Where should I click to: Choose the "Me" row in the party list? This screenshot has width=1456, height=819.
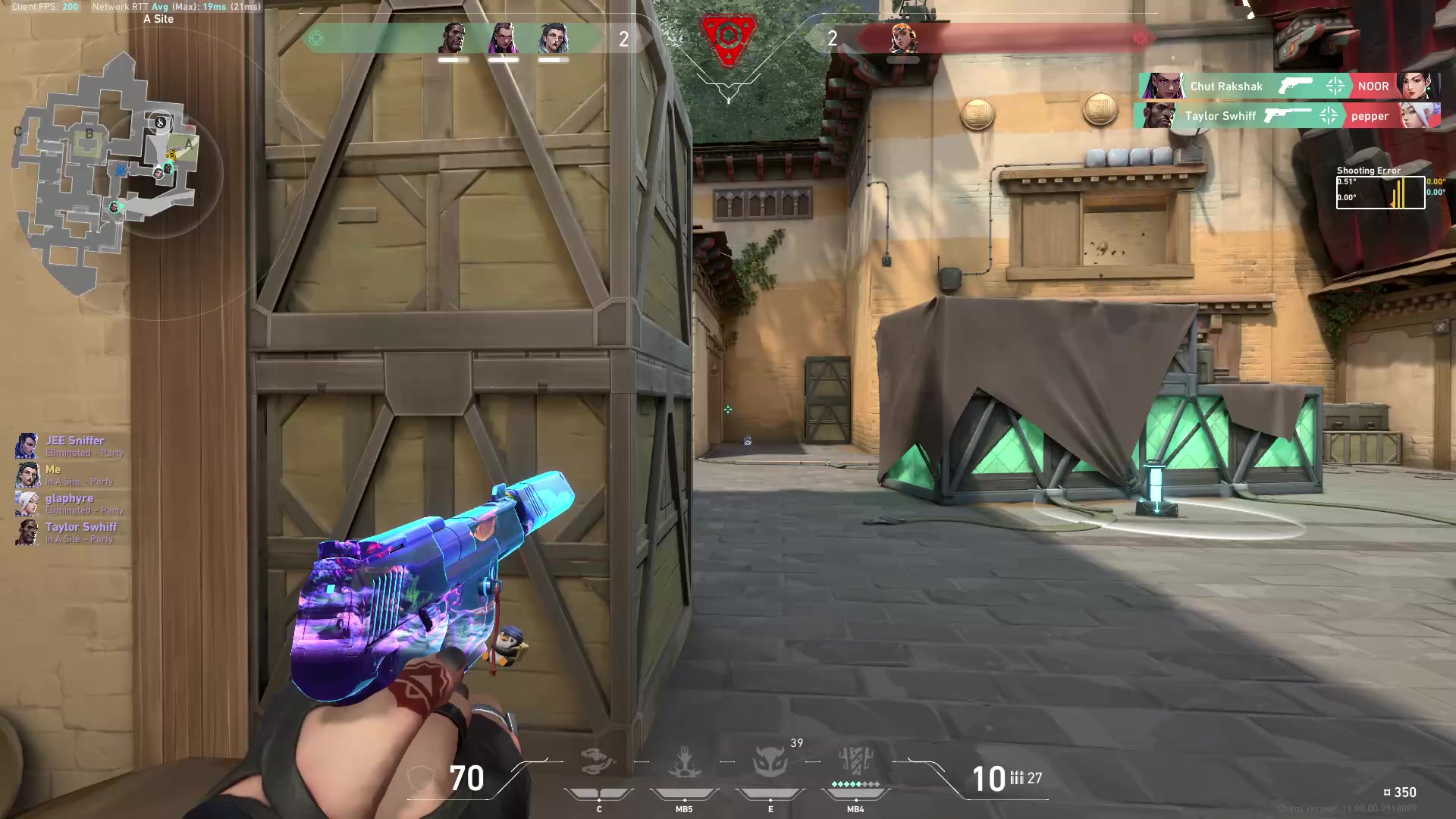tap(53, 469)
